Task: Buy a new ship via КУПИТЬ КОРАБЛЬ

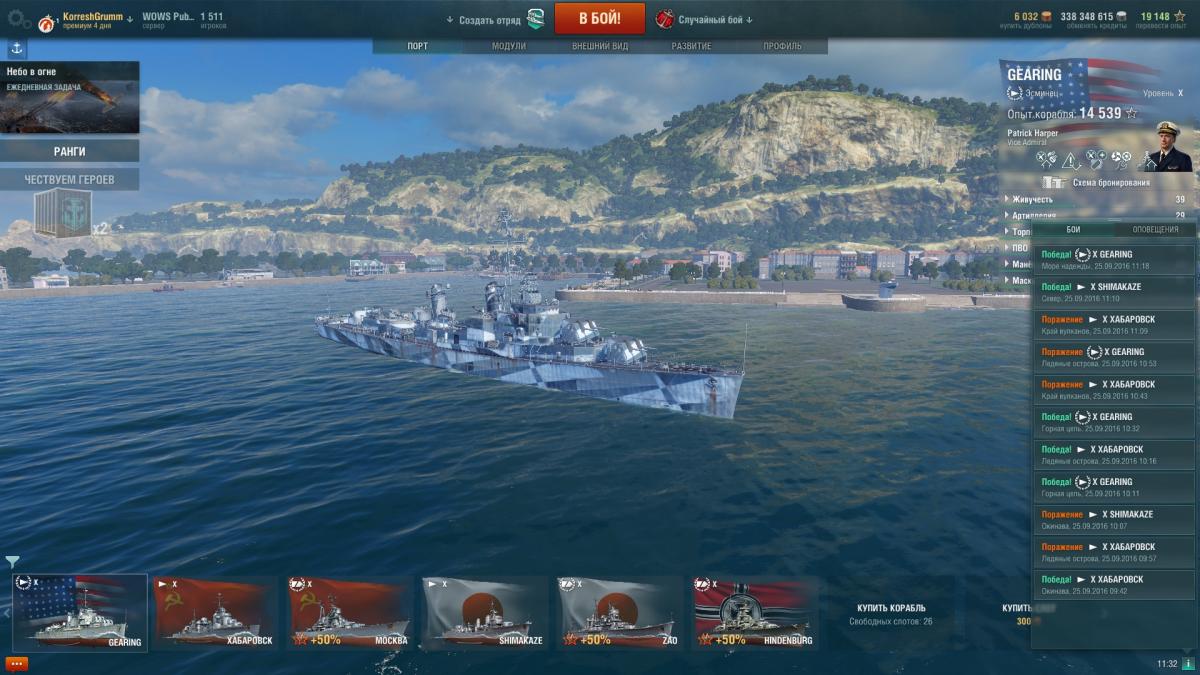Action: (x=891, y=613)
